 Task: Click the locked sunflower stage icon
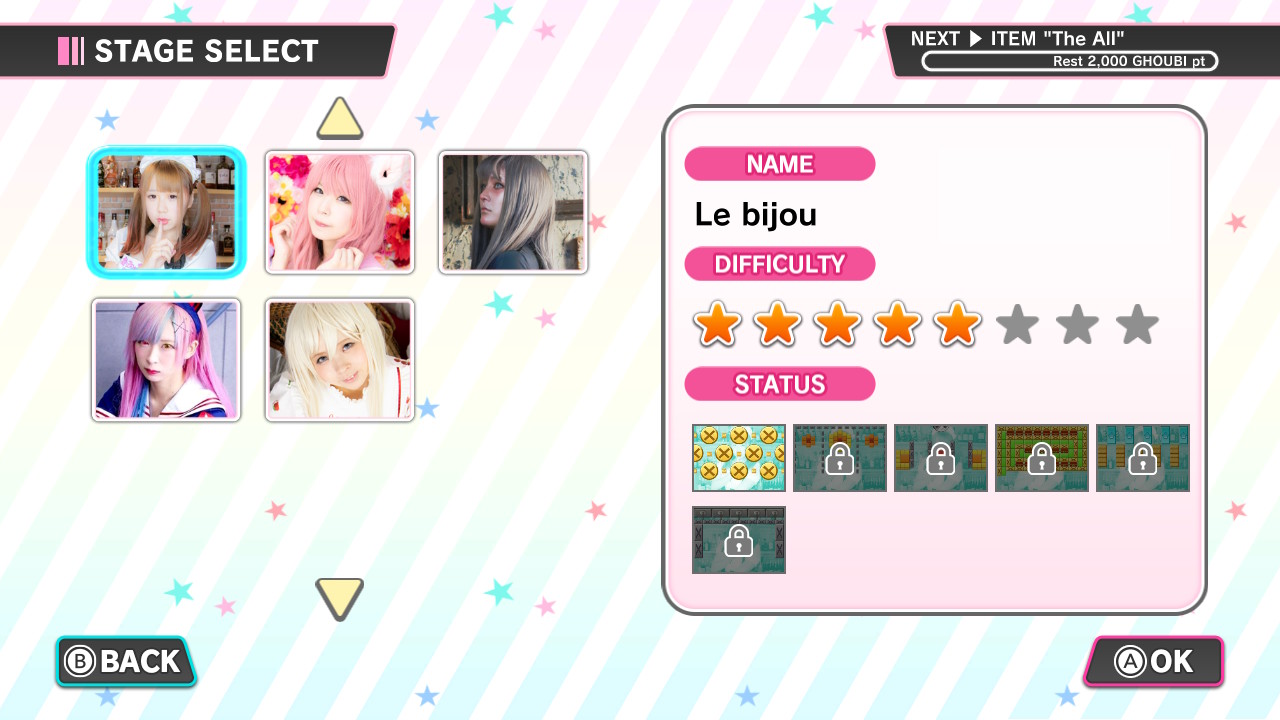[x=840, y=458]
